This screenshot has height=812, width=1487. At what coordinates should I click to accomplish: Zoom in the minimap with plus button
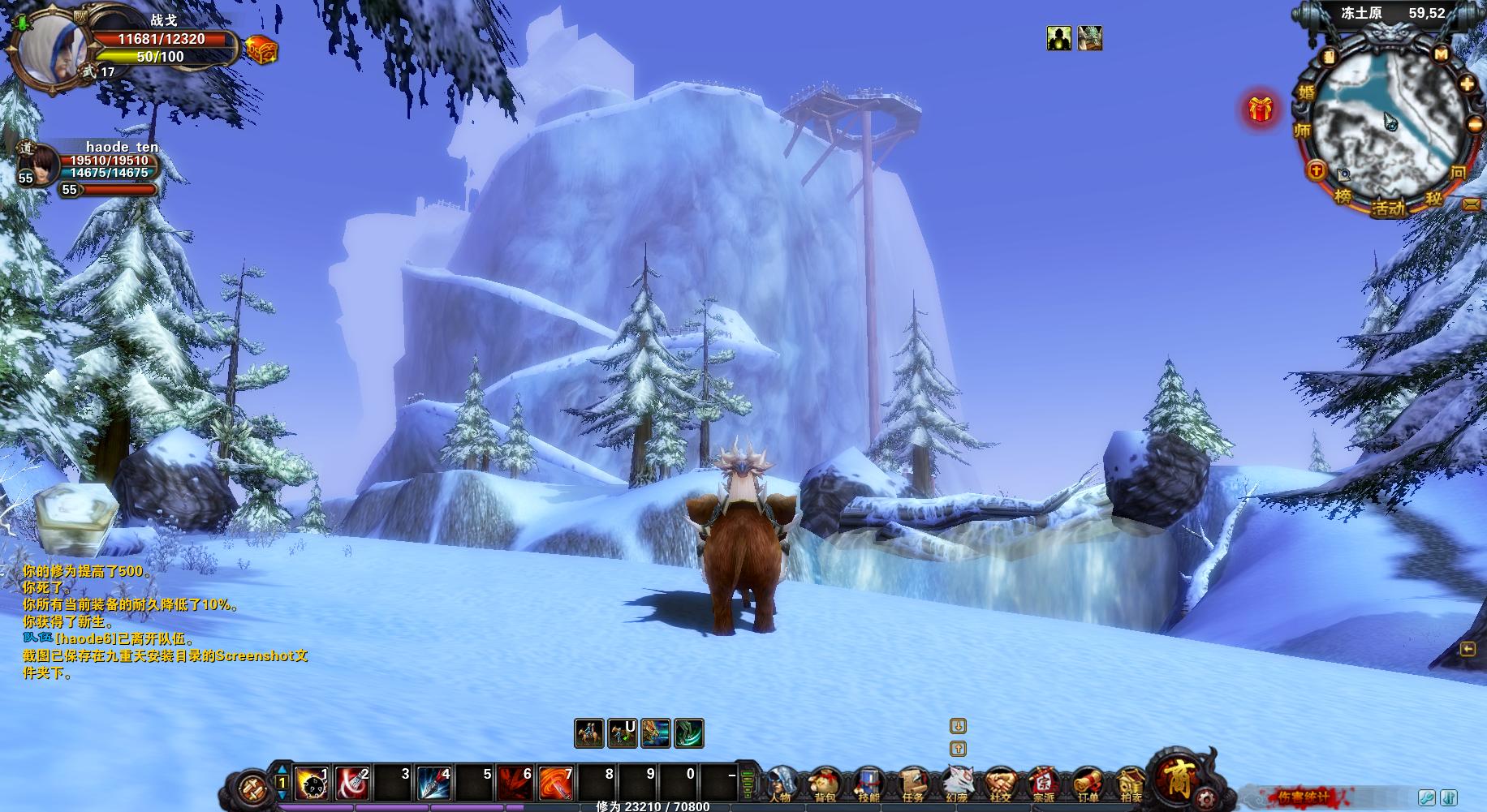pos(1468,84)
